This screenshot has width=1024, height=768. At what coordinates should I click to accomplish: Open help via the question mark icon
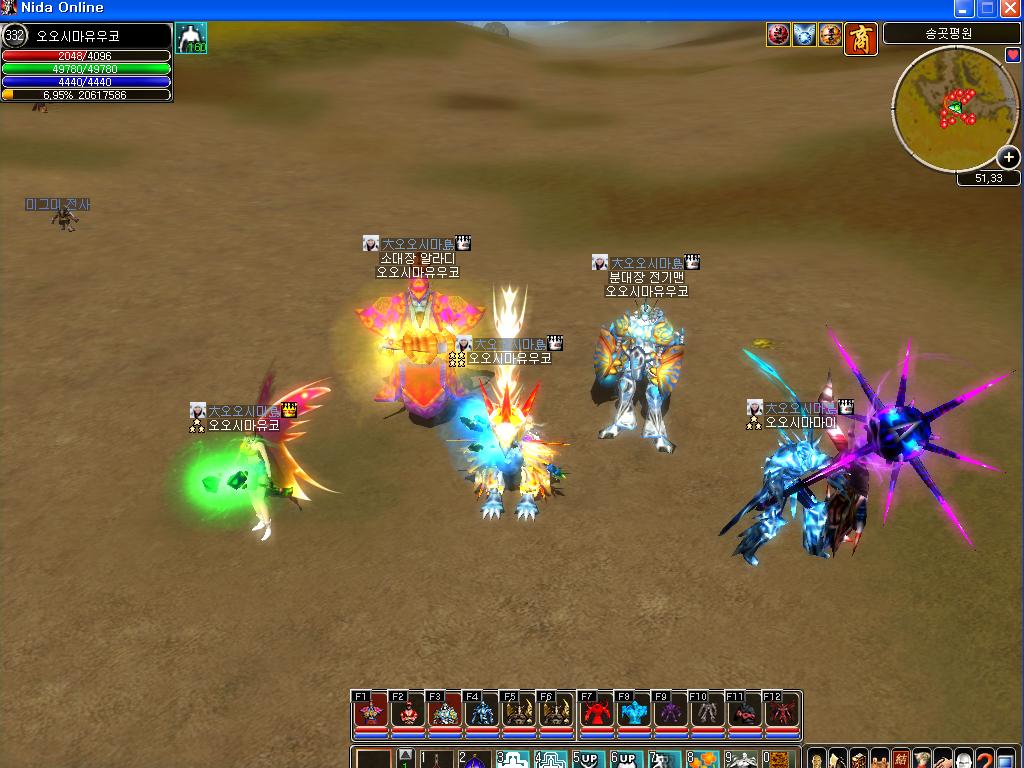tap(986, 759)
